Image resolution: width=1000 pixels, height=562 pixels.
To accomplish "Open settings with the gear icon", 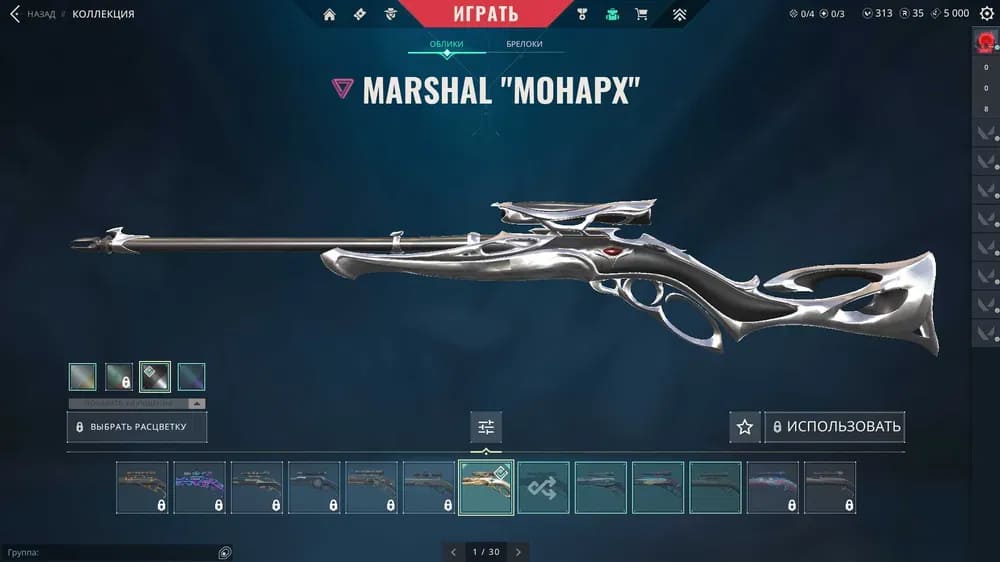I will click(x=986, y=14).
